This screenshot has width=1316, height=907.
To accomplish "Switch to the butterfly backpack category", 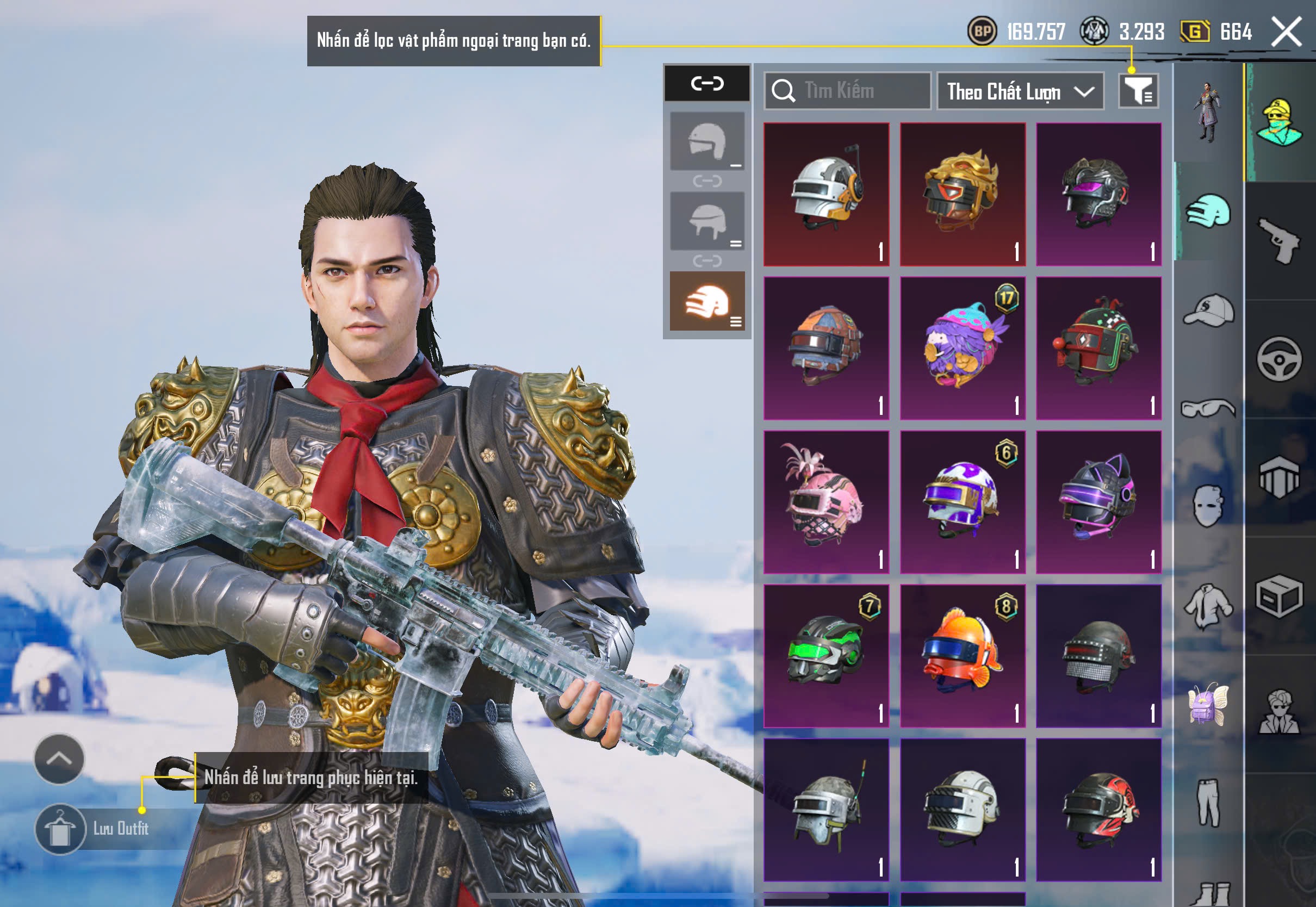I will 1208,704.
